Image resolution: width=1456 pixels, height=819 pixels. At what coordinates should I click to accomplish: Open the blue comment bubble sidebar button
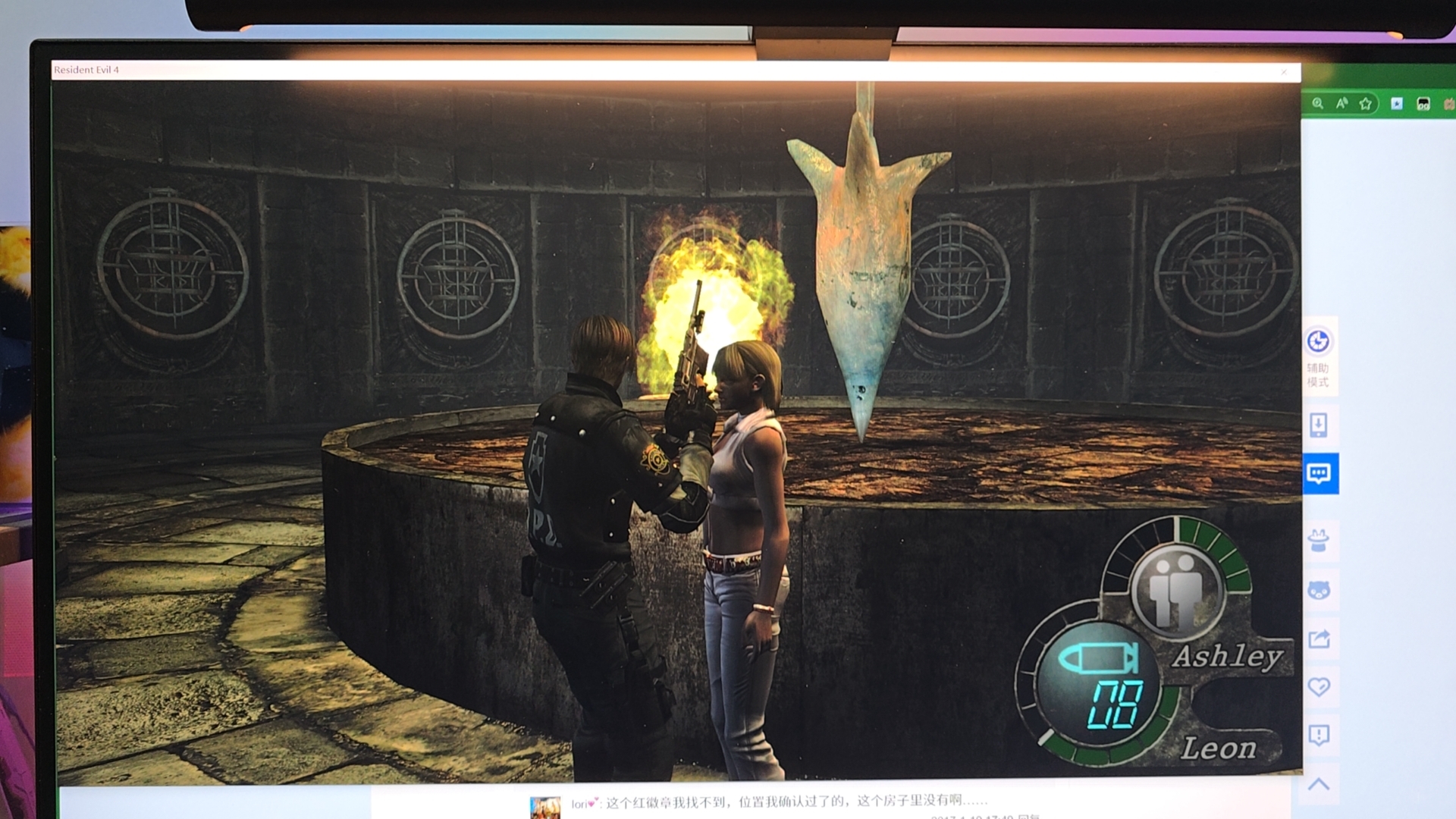click(x=1319, y=474)
